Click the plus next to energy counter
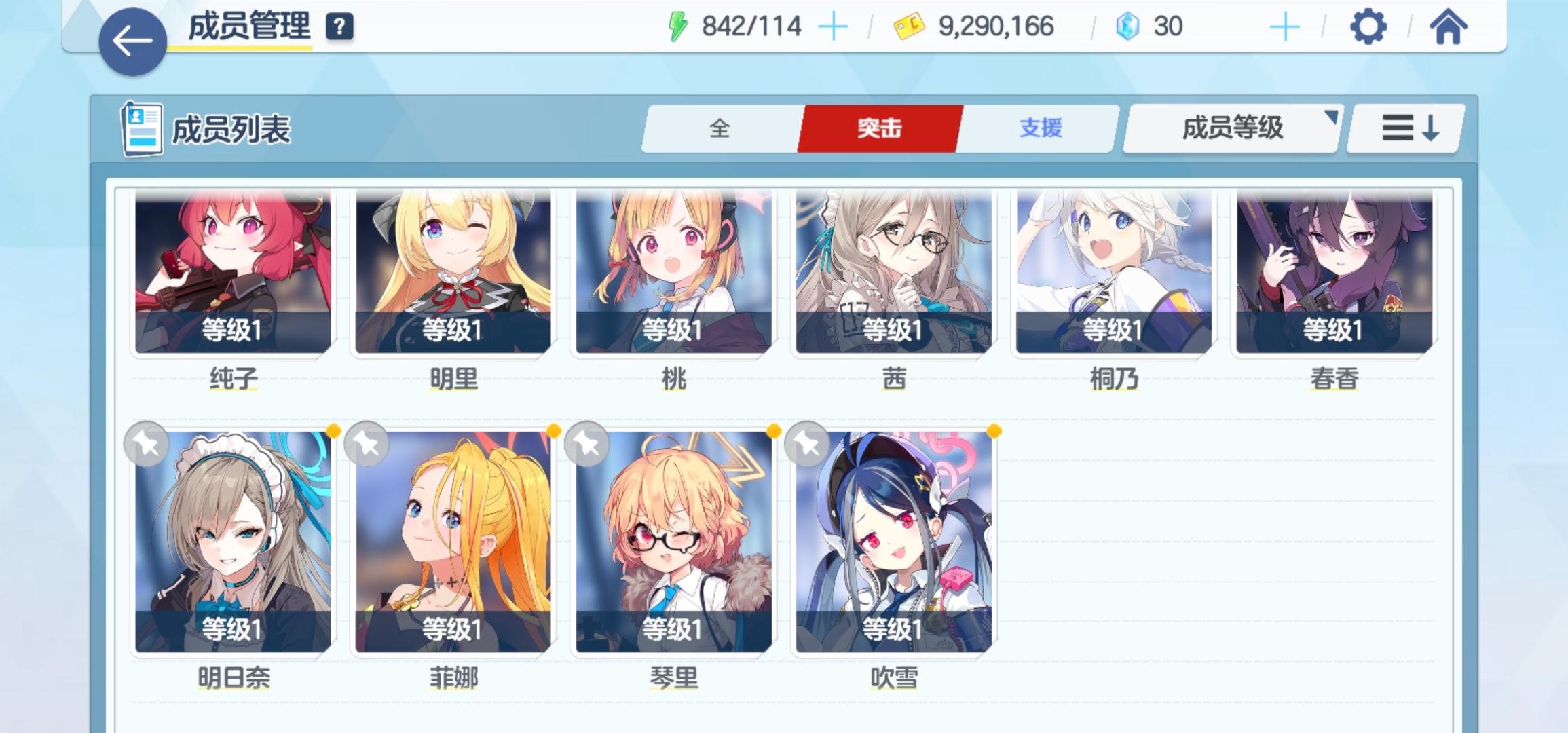 (834, 27)
